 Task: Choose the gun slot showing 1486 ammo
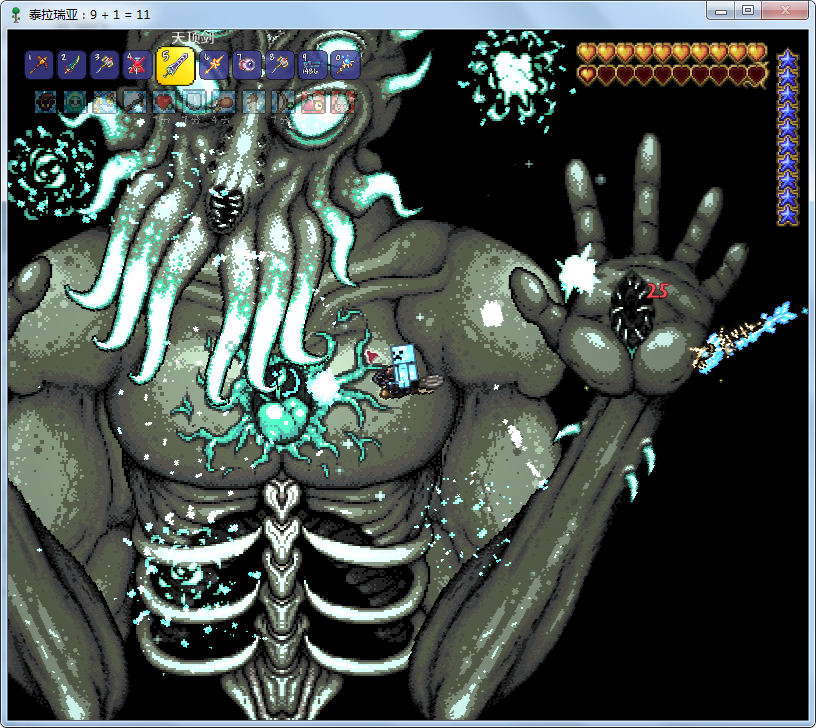312,65
